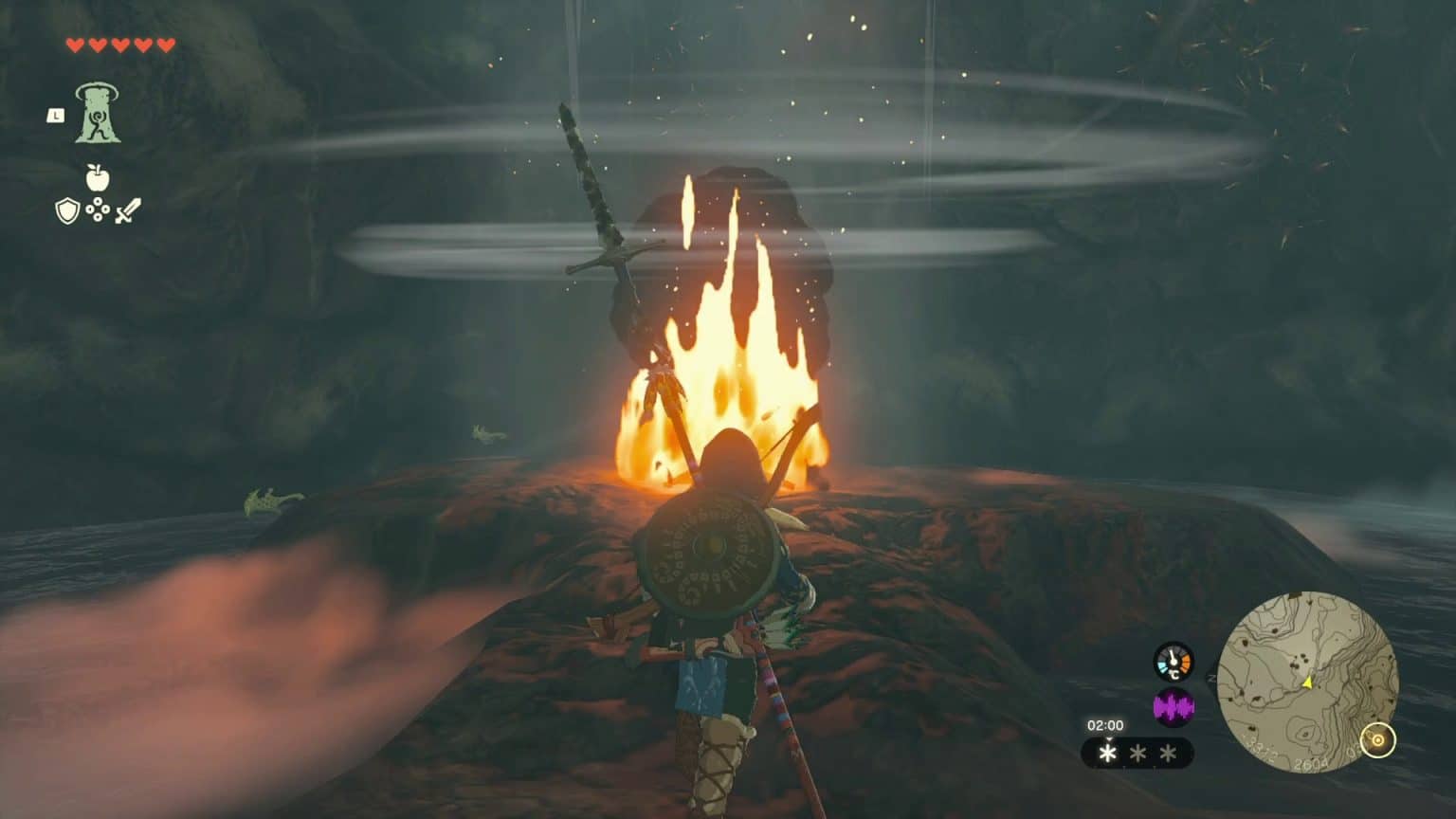Image resolution: width=1456 pixels, height=819 pixels.
Task: Click the temperature gauge dial
Action: pyautogui.click(x=1173, y=661)
